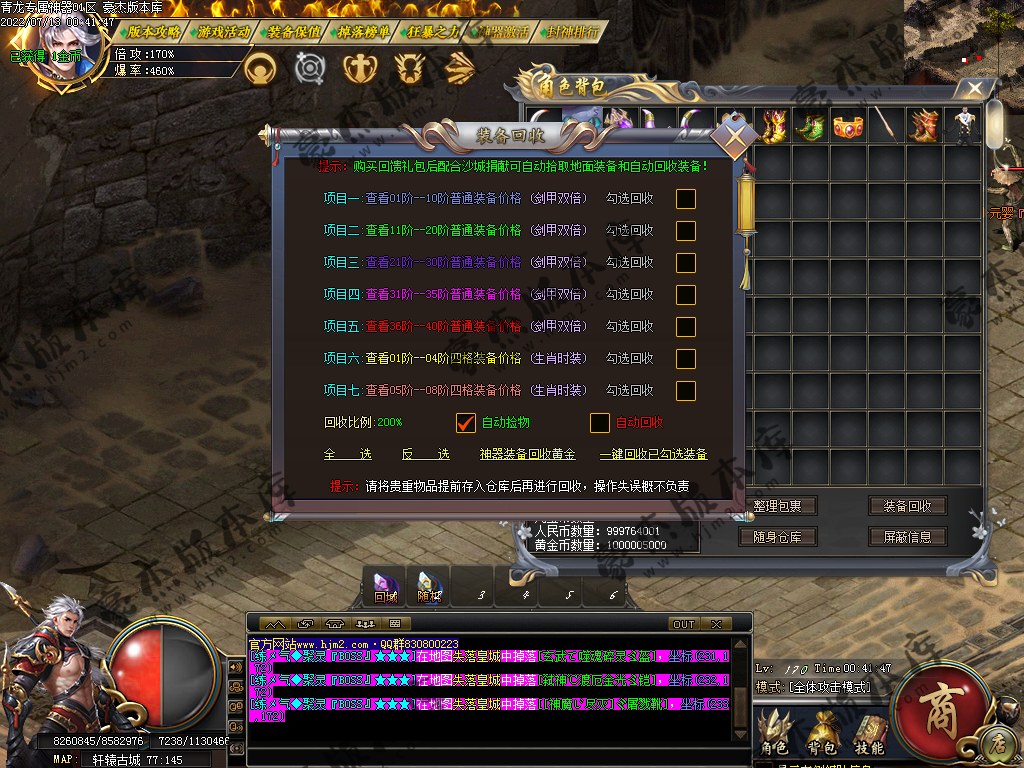The width and height of the screenshot is (1024, 768).
Task: Tick the 项目四 勾选回收 checkbox
Action: (685, 294)
